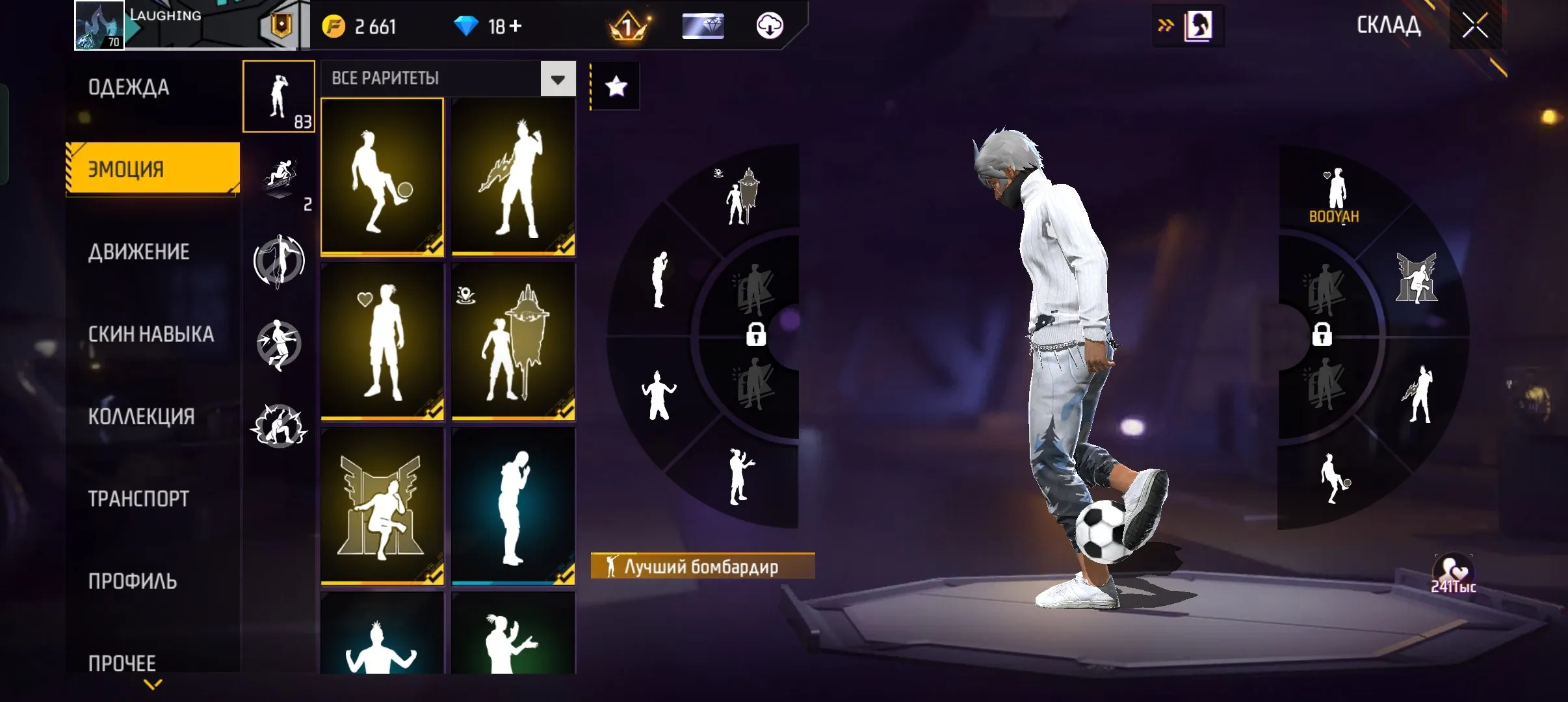Select the crossed-out spin emote subcategory icon

(280, 260)
